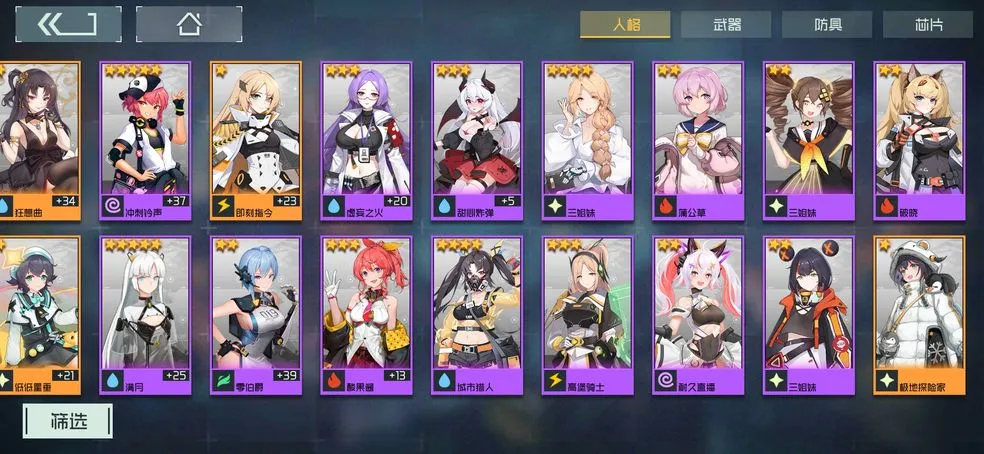Choose the 耐久直播 character card

pyautogui.click(x=698, y=315)
